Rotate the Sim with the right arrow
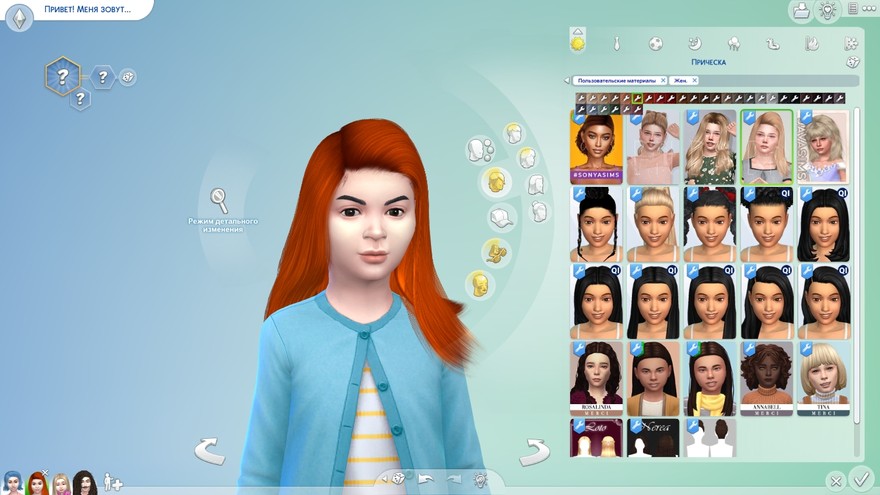Screen dimensions: 880x495 click(534, 451)
